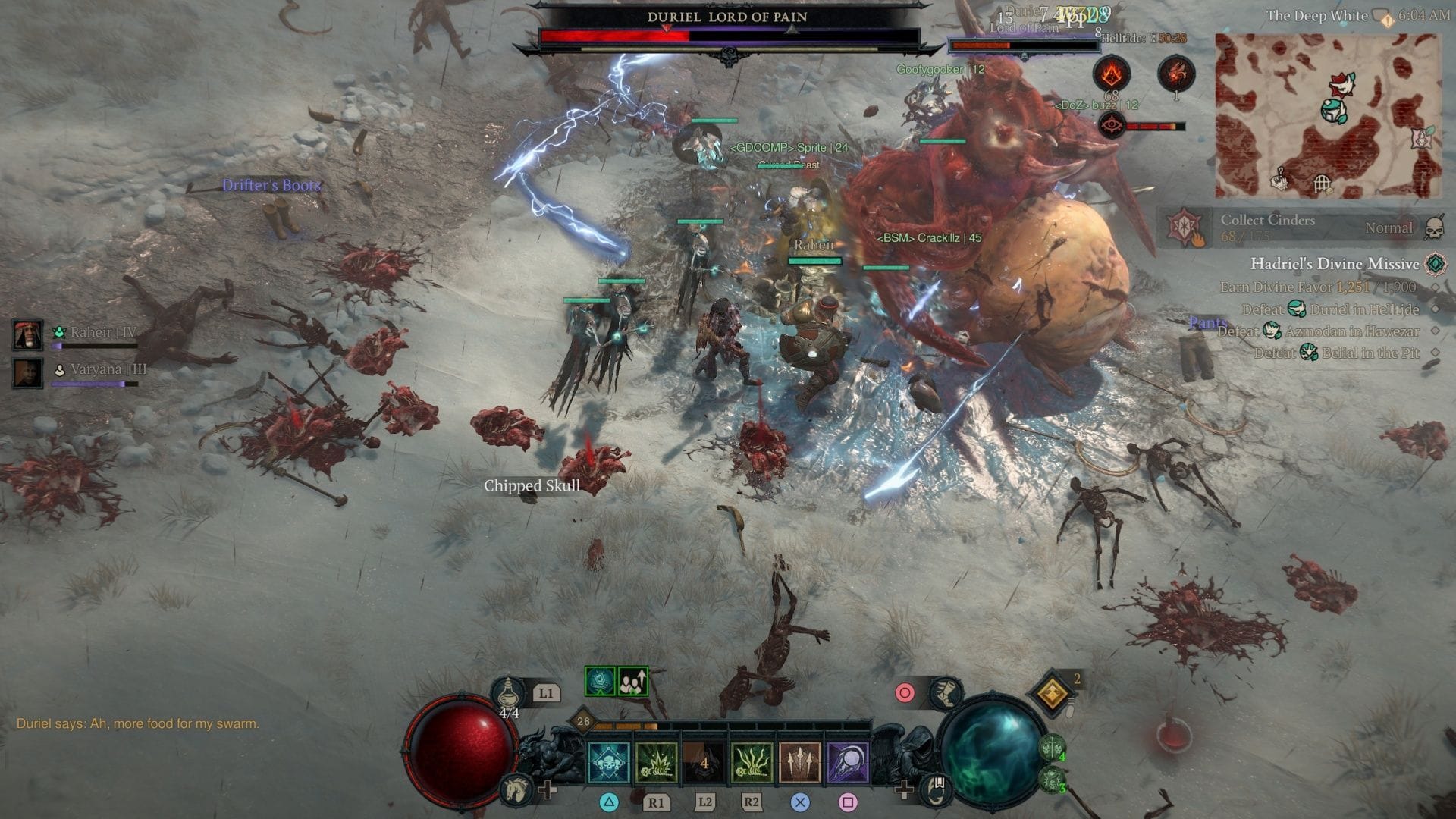1456x819 pixels.
Task: Select Raheir's party portrait
Action: [x=28, y=334]
